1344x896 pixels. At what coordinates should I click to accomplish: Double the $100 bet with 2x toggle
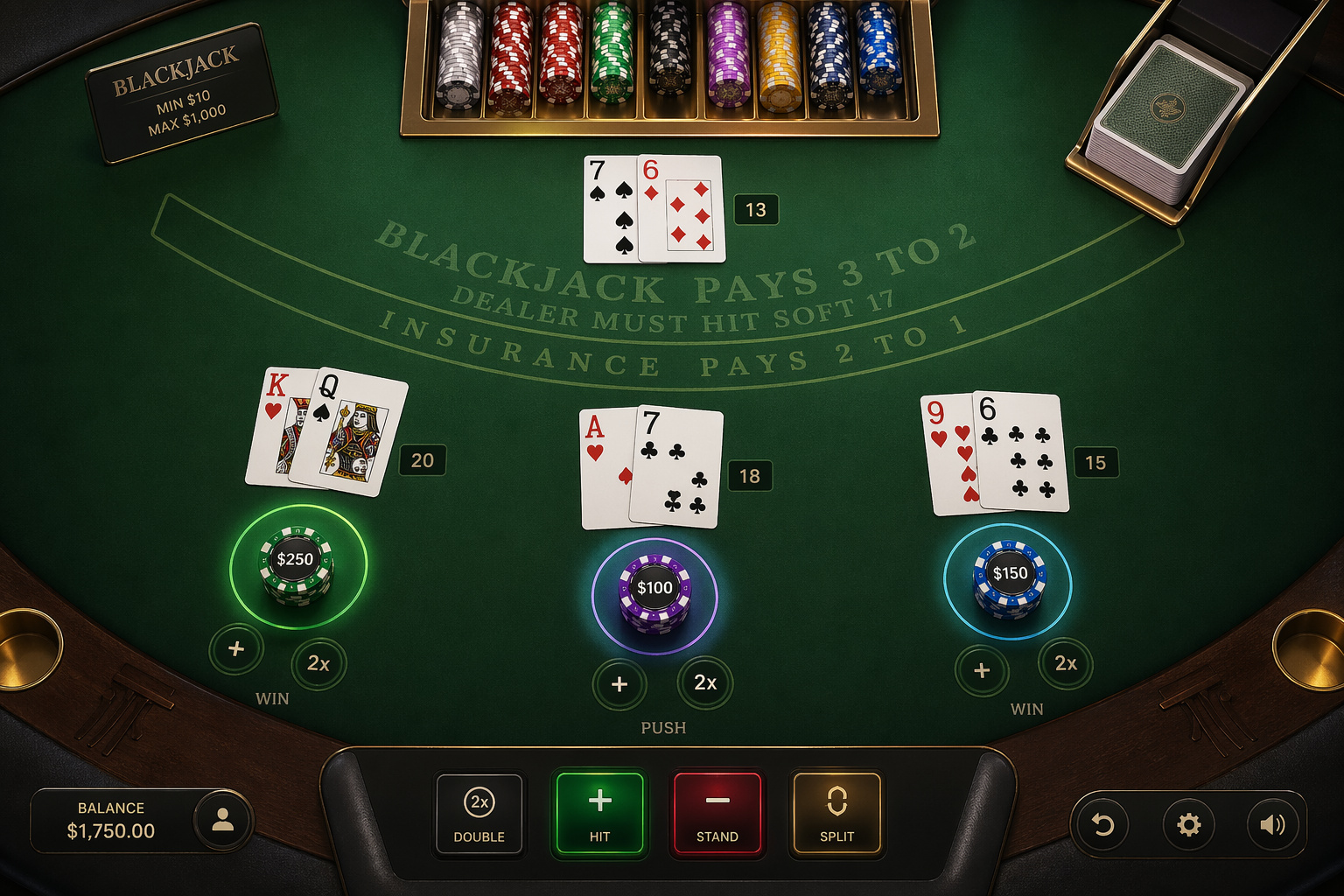pyautogui.click(x=705, y=685)
